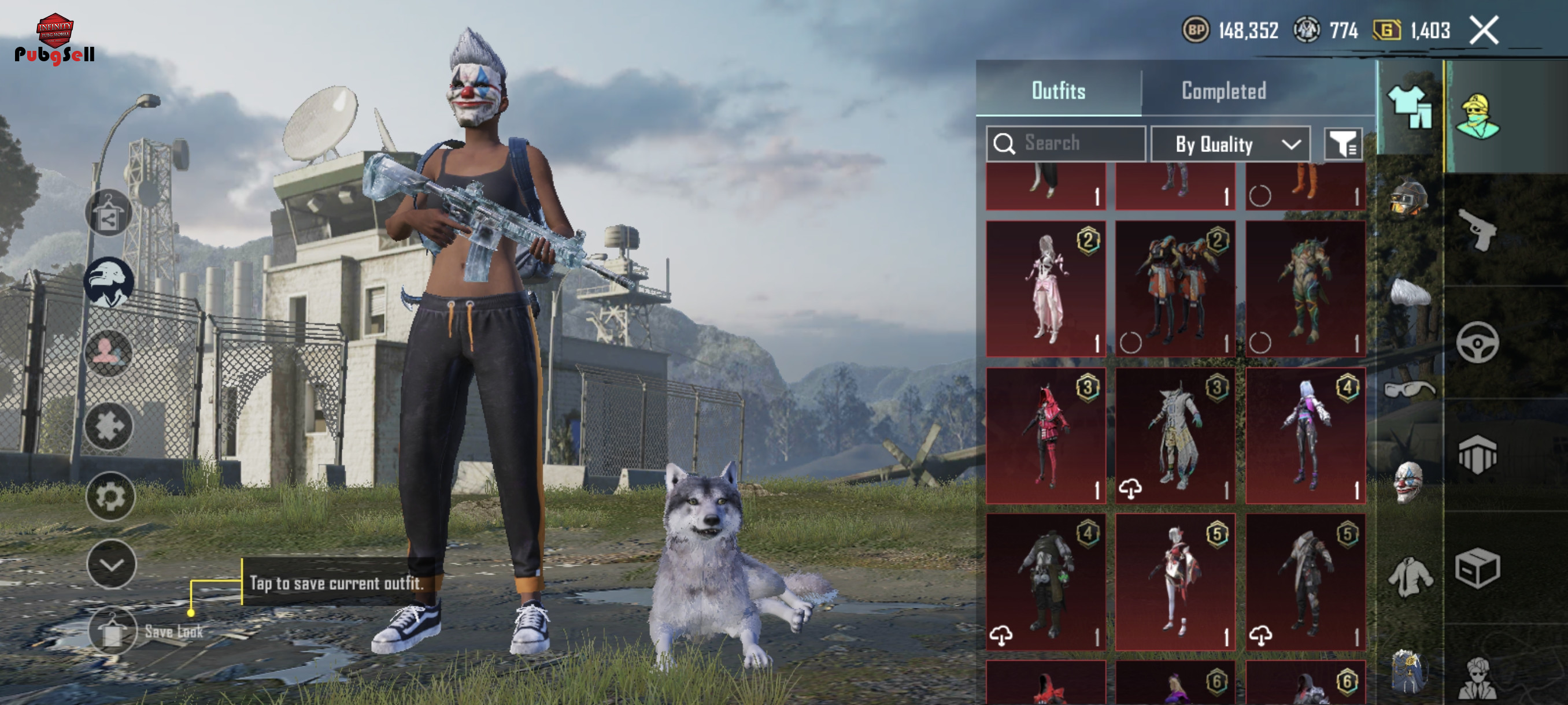Click the share outfit hanger icon

point(108,213)
